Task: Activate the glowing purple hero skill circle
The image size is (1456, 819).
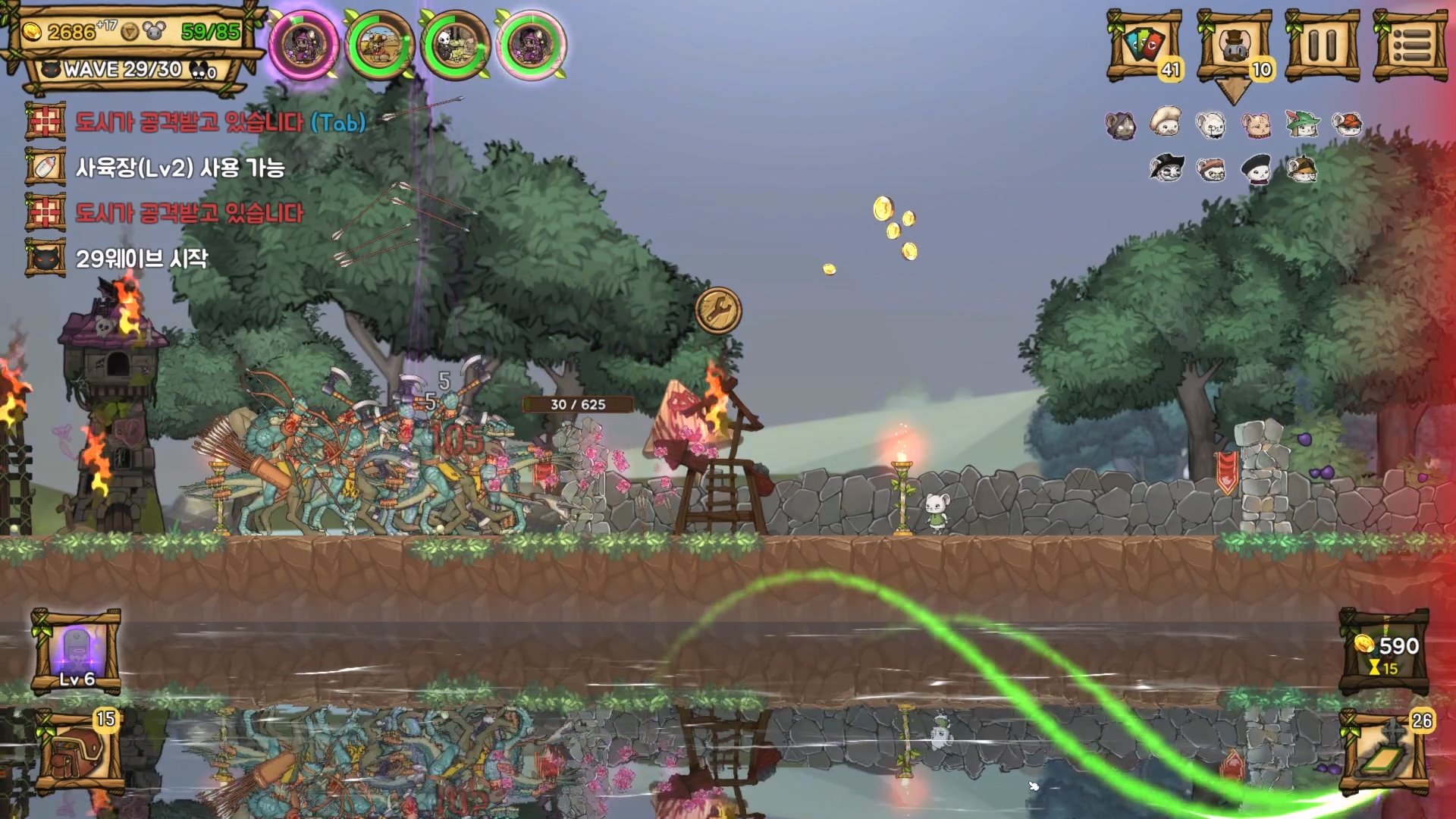Action: 305,45
